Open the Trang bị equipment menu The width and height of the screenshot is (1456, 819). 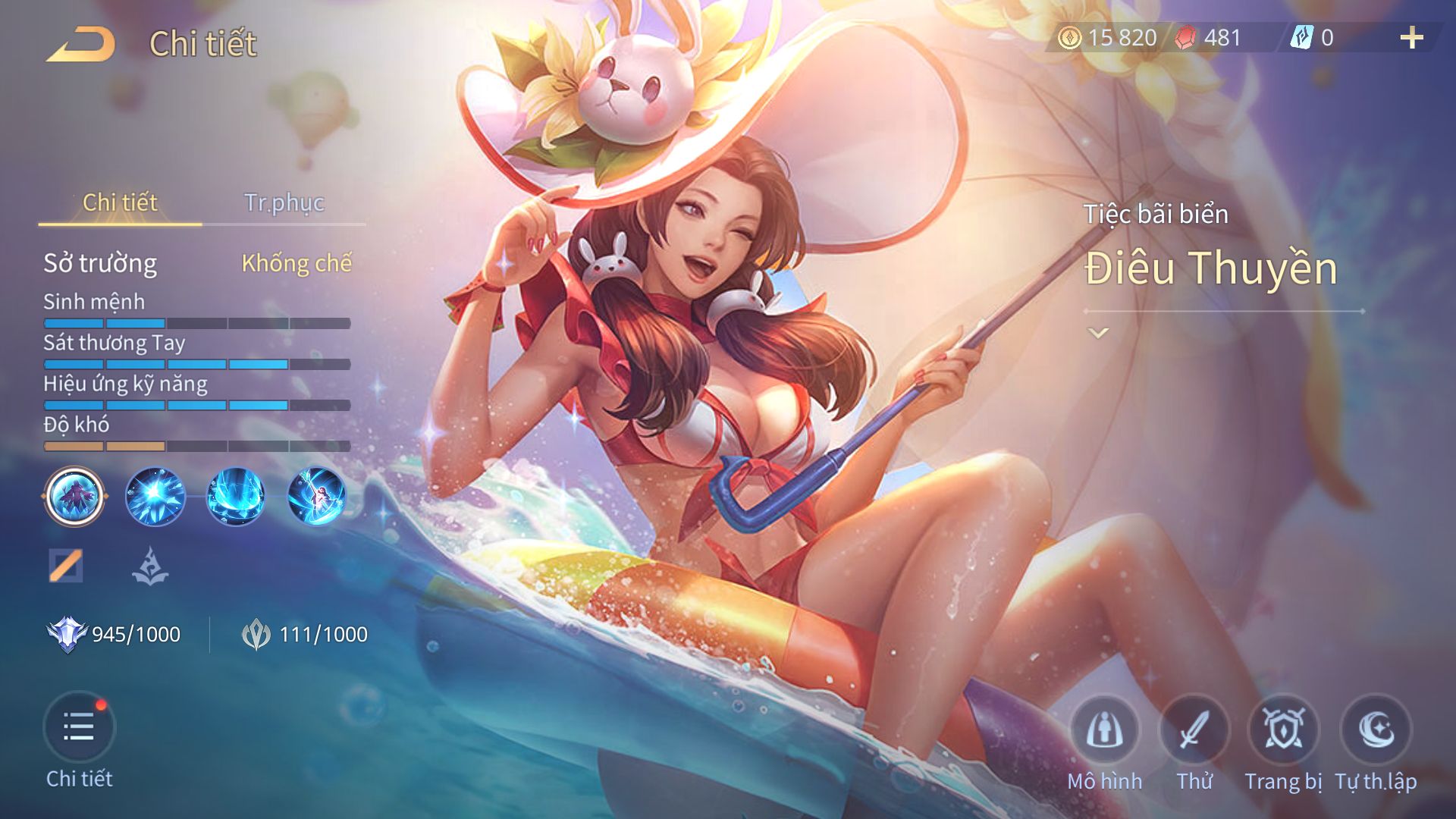click(1283, 730)
